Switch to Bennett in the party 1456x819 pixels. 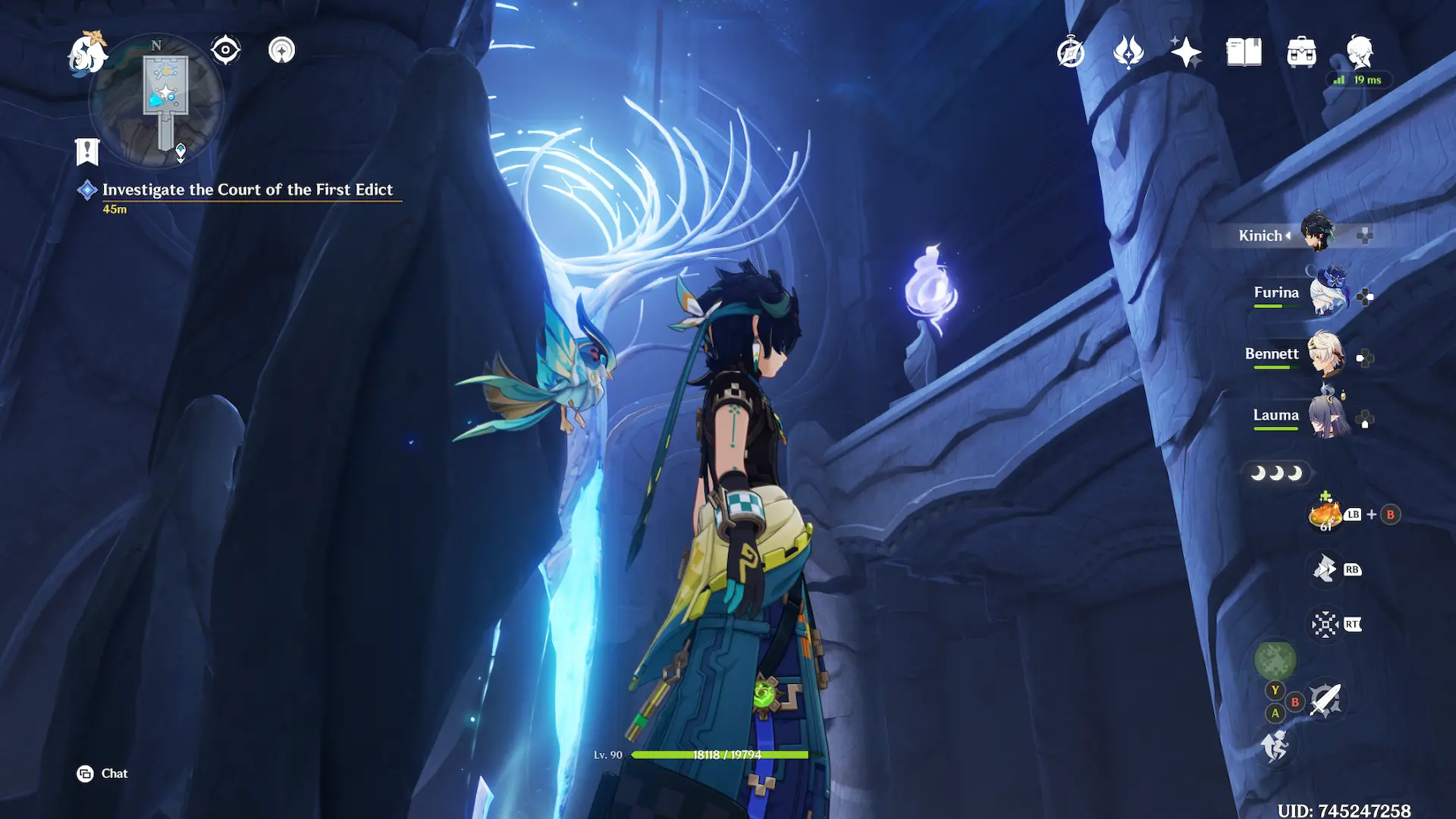[1326, 354]
